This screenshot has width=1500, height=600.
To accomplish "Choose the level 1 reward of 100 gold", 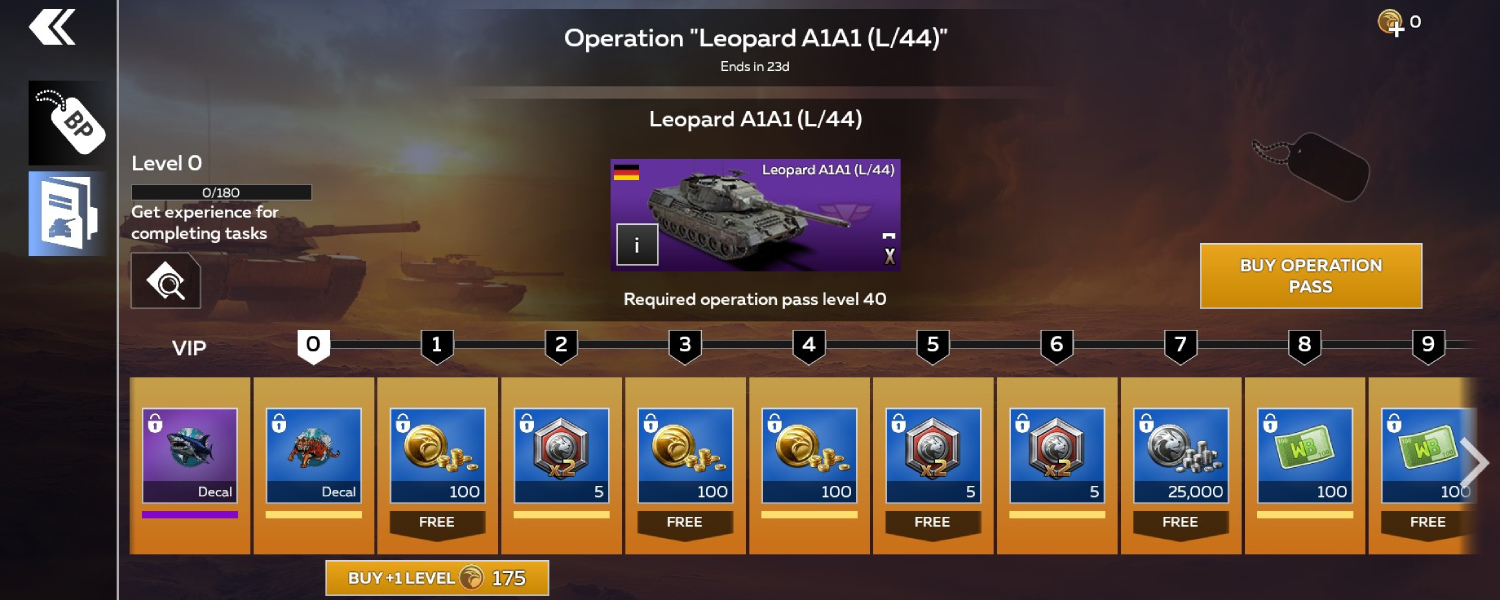I will pyautogui.click(x=438, y=455).
